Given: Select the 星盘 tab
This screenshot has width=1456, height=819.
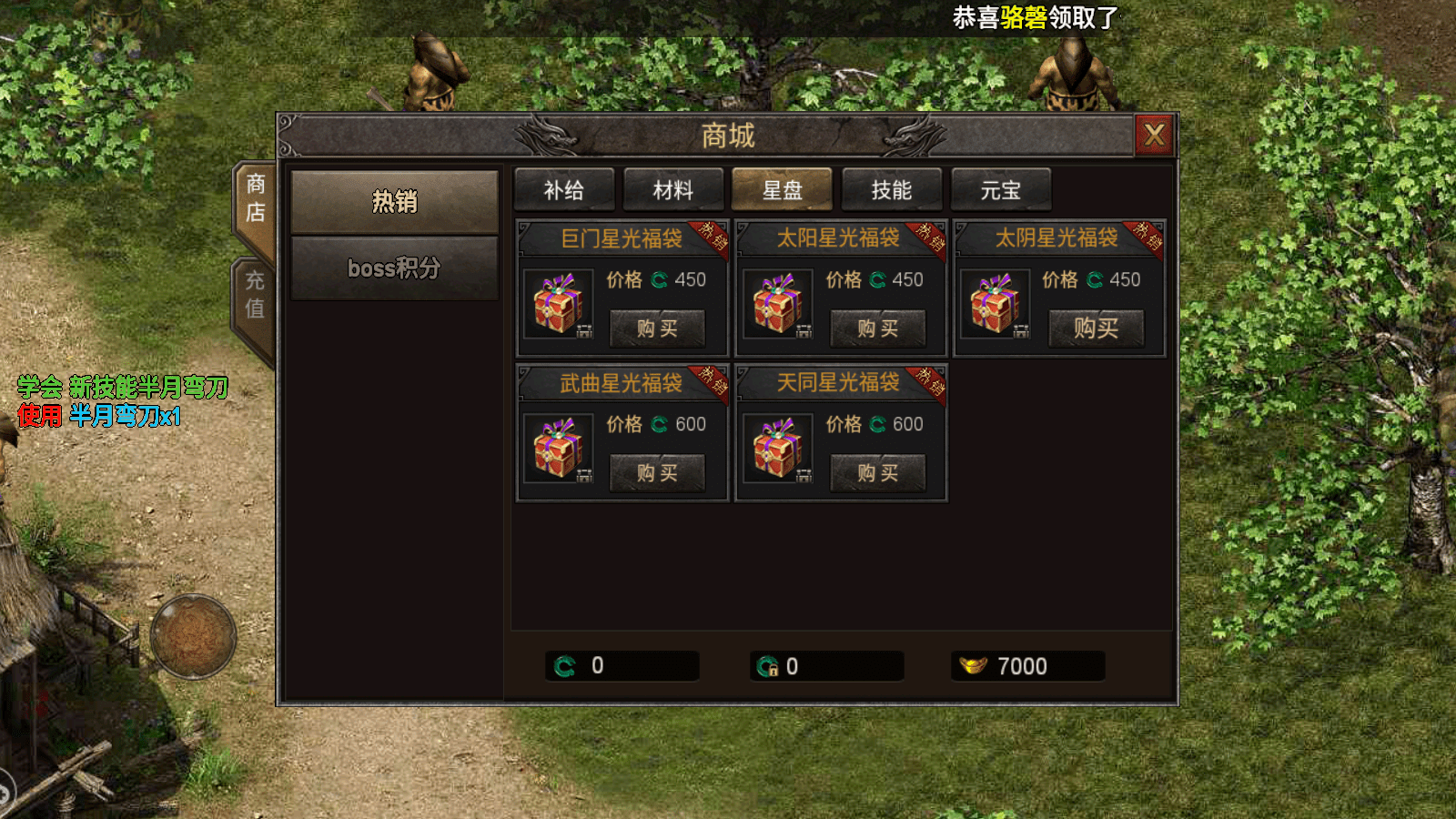Looking at the screenshot, I should pyautogui.click(x=783, y=190).
